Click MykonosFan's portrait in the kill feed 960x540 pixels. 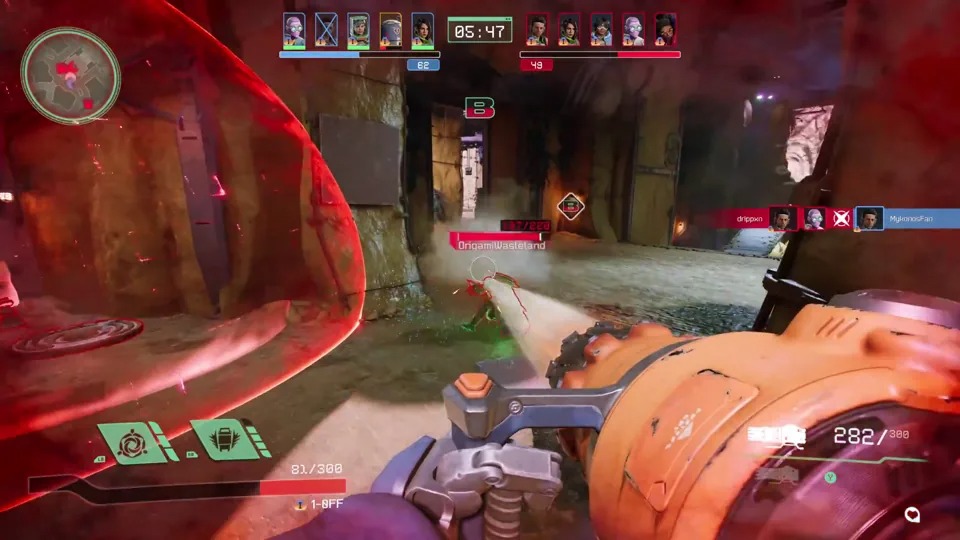869,218
